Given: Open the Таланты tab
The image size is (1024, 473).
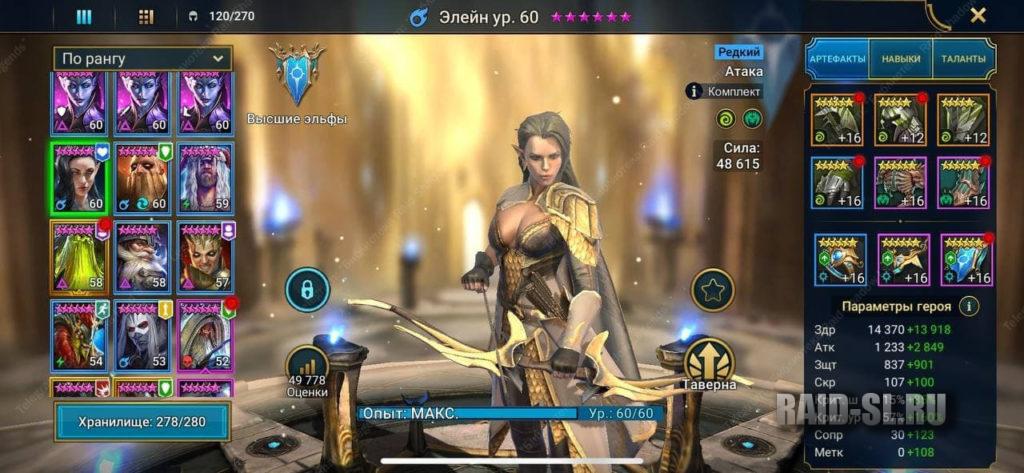Looking at the screenshot, I should tap(963, 59).
